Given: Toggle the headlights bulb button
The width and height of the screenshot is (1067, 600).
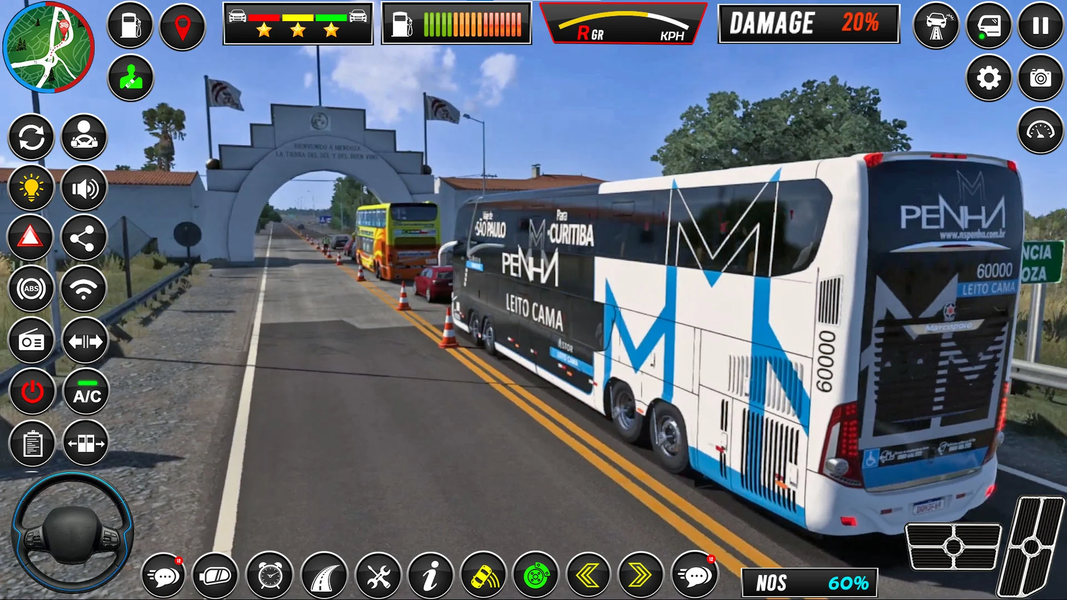Looking at the screenshot, I should coord(31,187).
